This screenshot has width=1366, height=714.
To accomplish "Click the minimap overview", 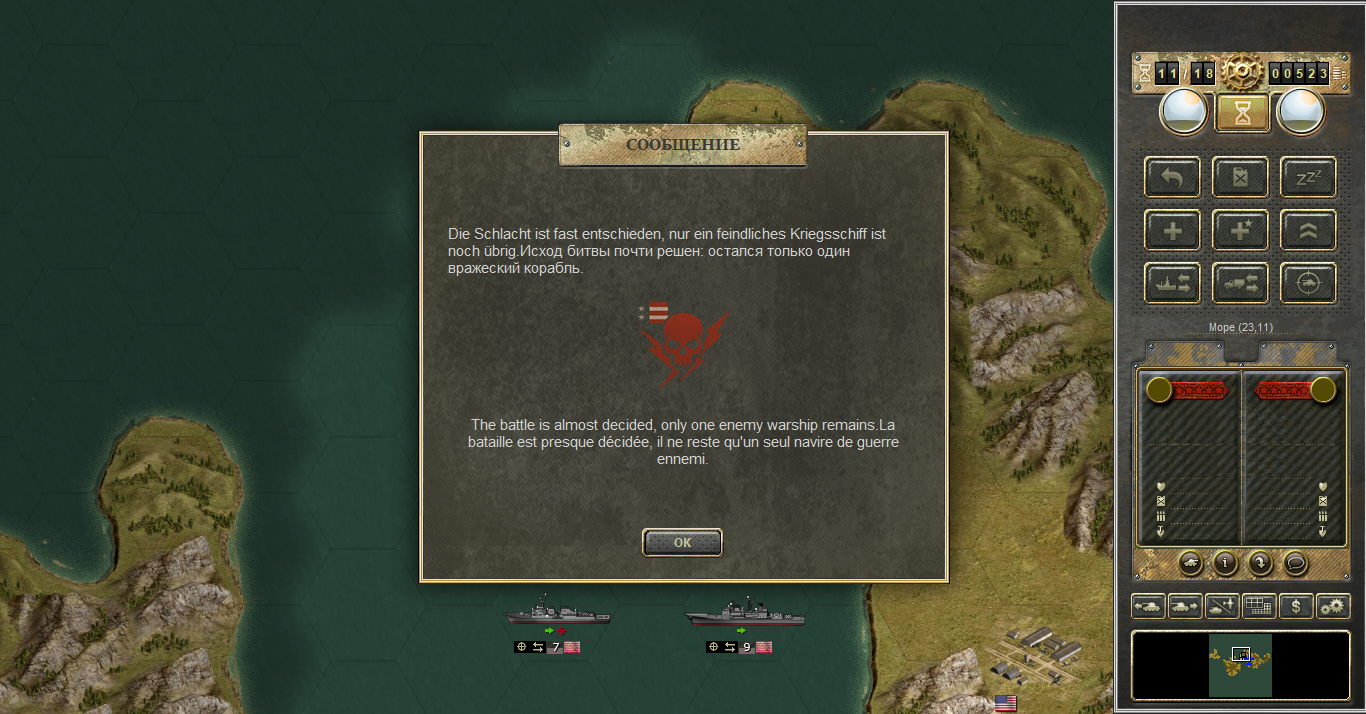I will pyautogui.click(x=1240, y=665).
